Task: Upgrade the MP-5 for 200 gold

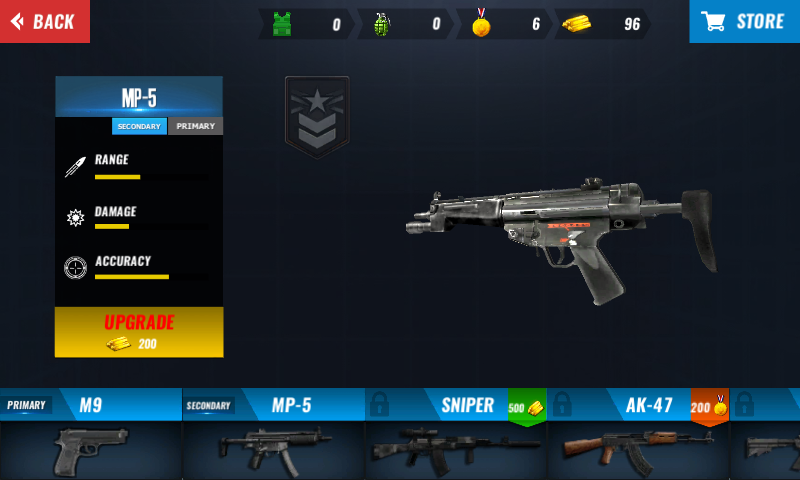Action: point(139,332)
